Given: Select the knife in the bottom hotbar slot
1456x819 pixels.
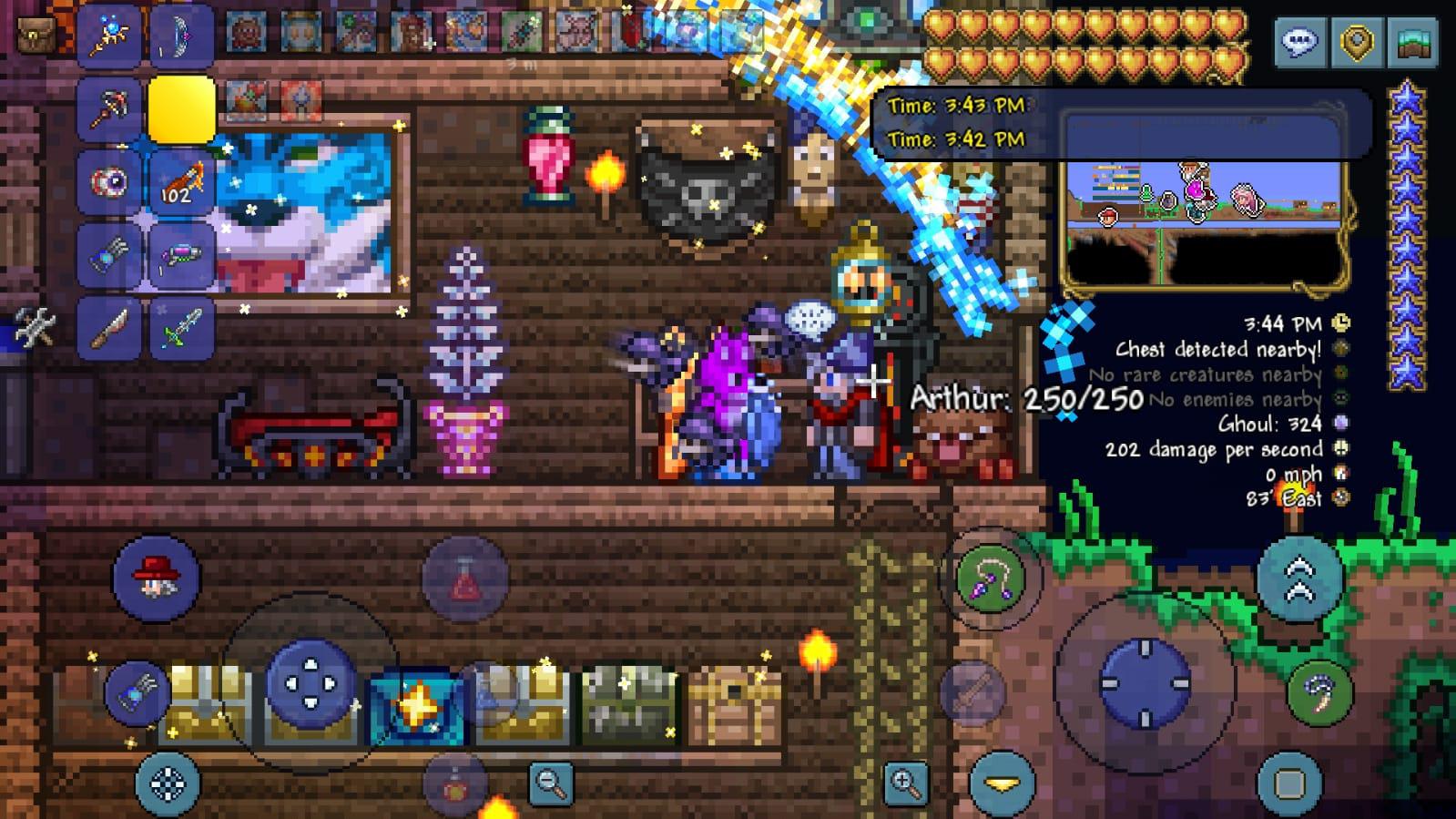Looking at the screenshot, I should [109, 328].
